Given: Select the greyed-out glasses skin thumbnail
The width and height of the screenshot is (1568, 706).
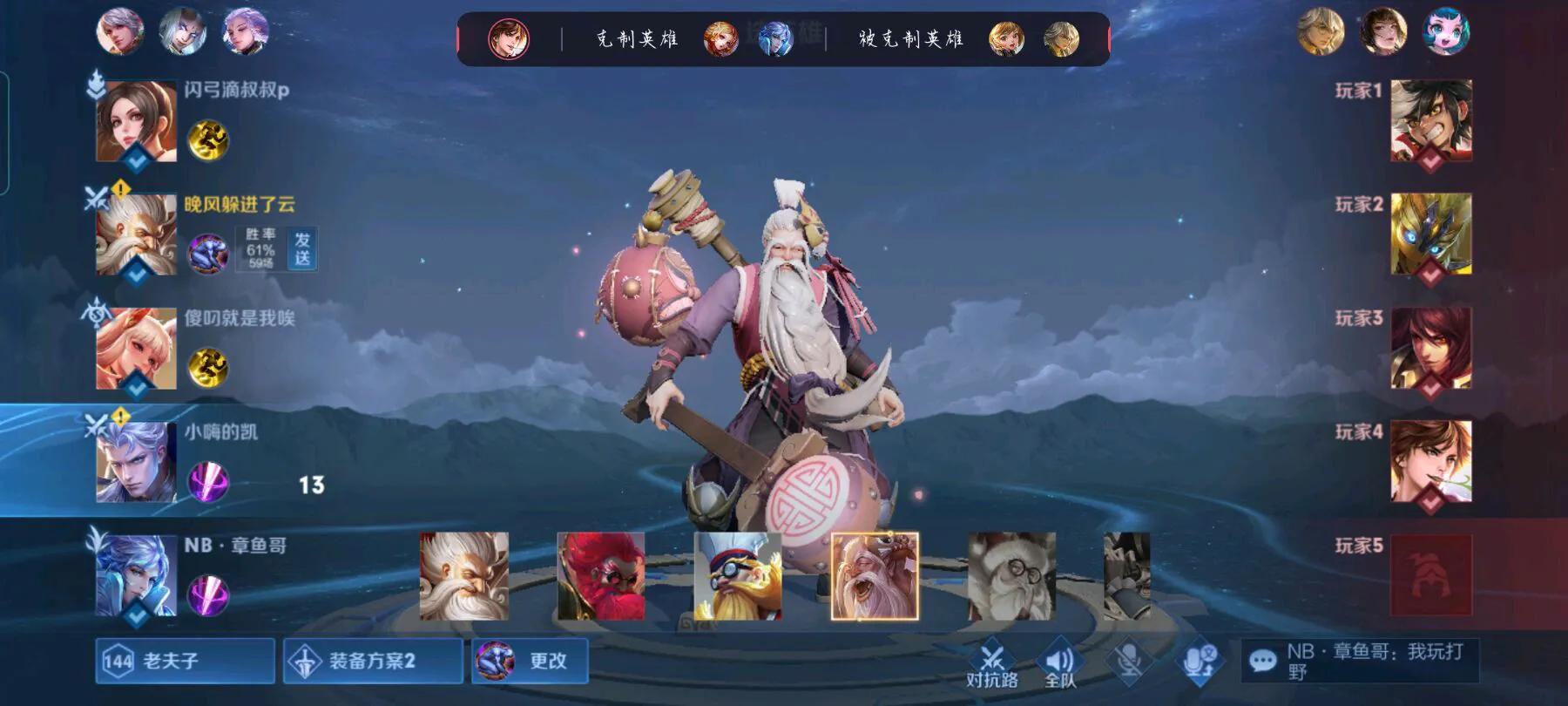Looking at the screenshot, I should (1011, 576).
